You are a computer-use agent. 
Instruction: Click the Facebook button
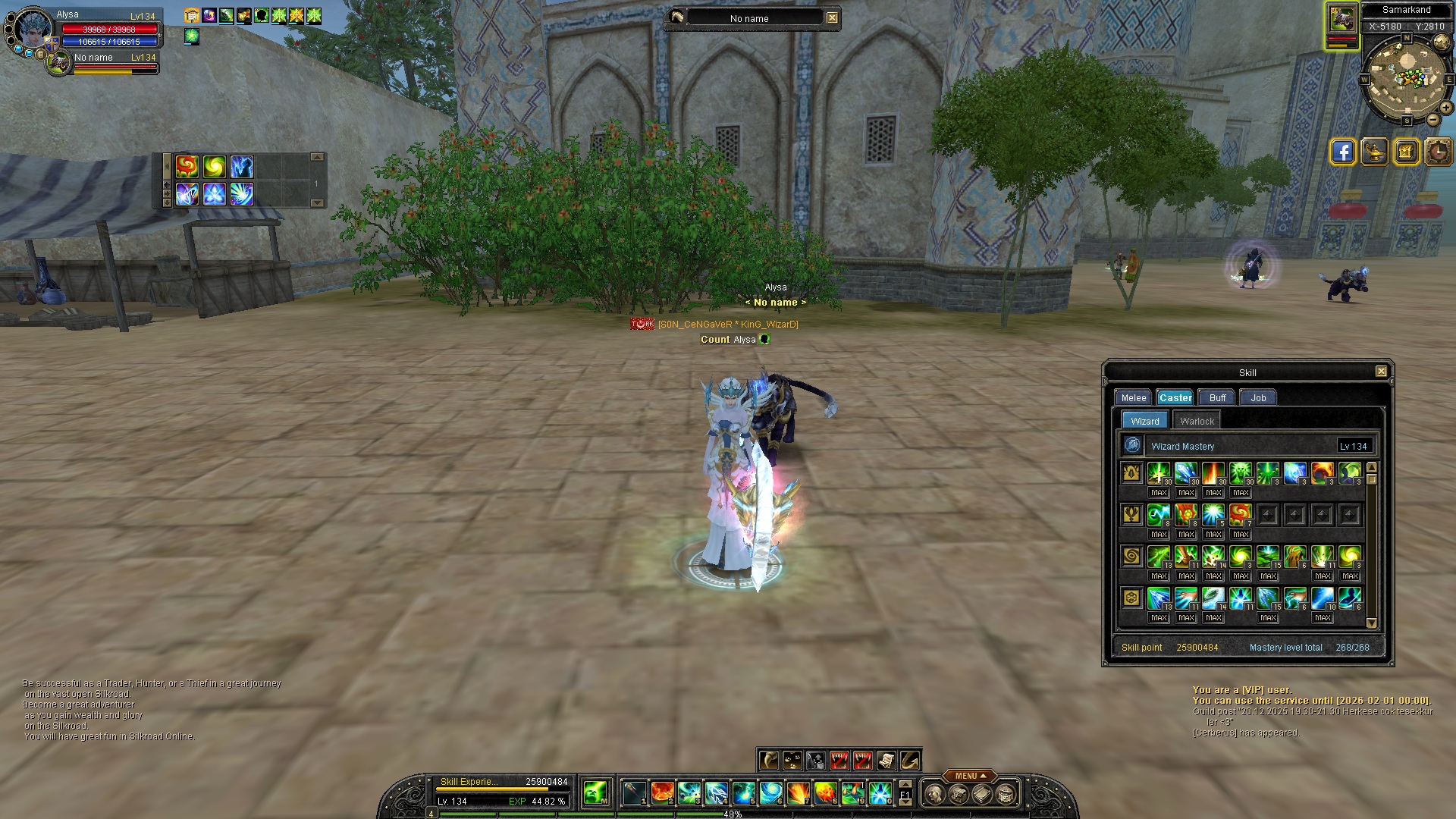pos(1342,152)
